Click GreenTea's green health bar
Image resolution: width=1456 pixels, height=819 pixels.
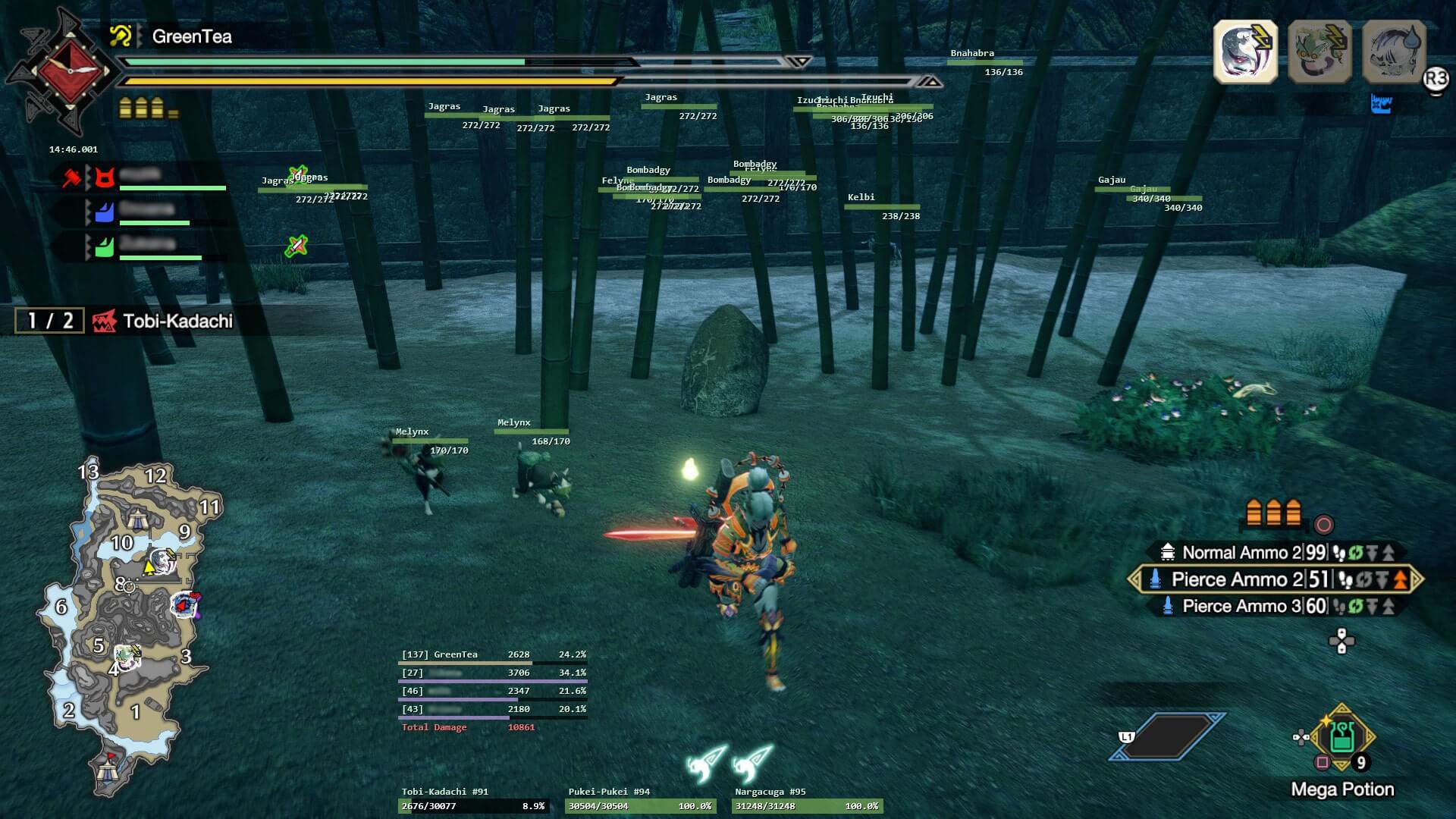pyautogui.click(x=326, y=62)
